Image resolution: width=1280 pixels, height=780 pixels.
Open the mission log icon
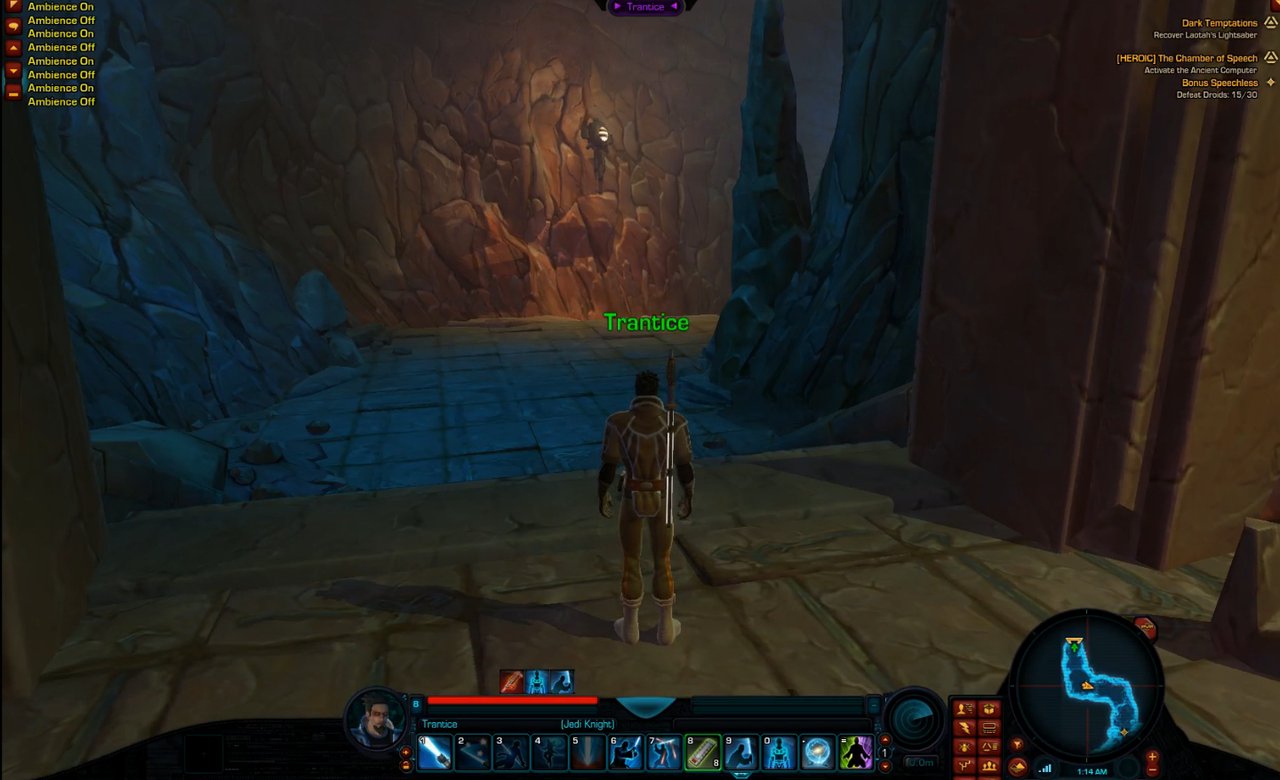(x=989, y=728)
